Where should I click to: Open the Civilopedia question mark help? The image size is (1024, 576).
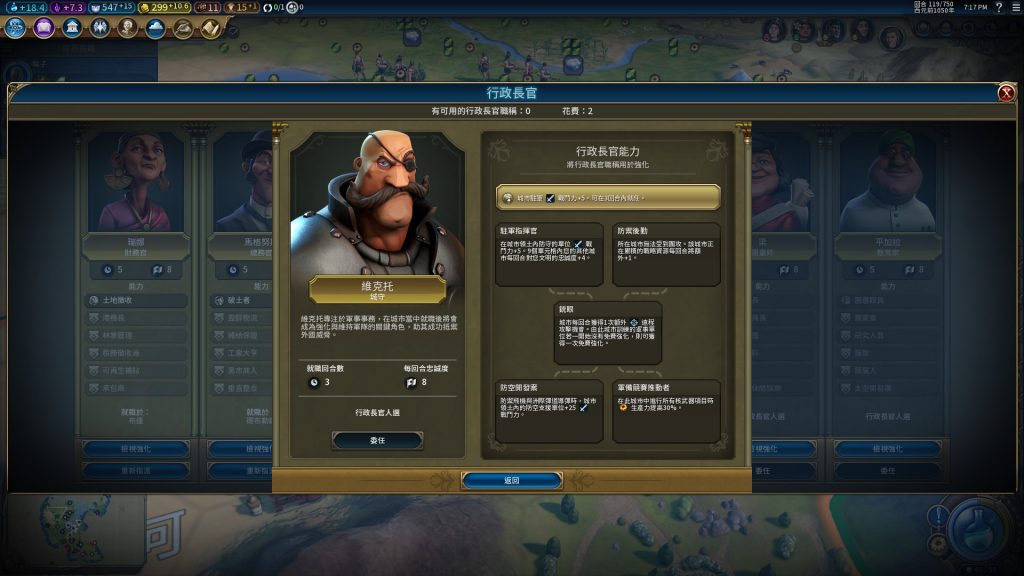pos(999,7)
